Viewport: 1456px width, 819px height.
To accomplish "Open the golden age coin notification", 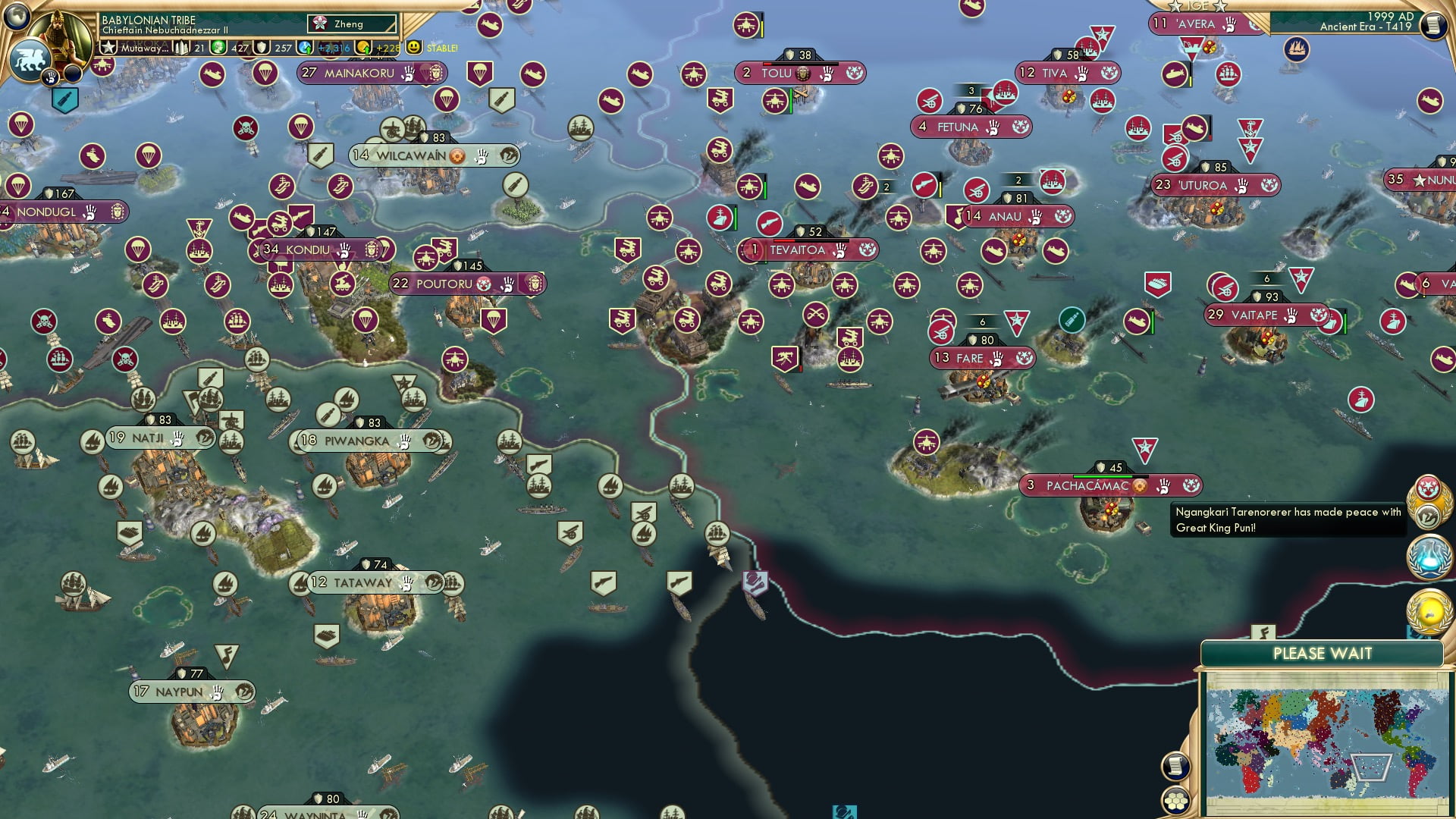I will (1427, 610).
